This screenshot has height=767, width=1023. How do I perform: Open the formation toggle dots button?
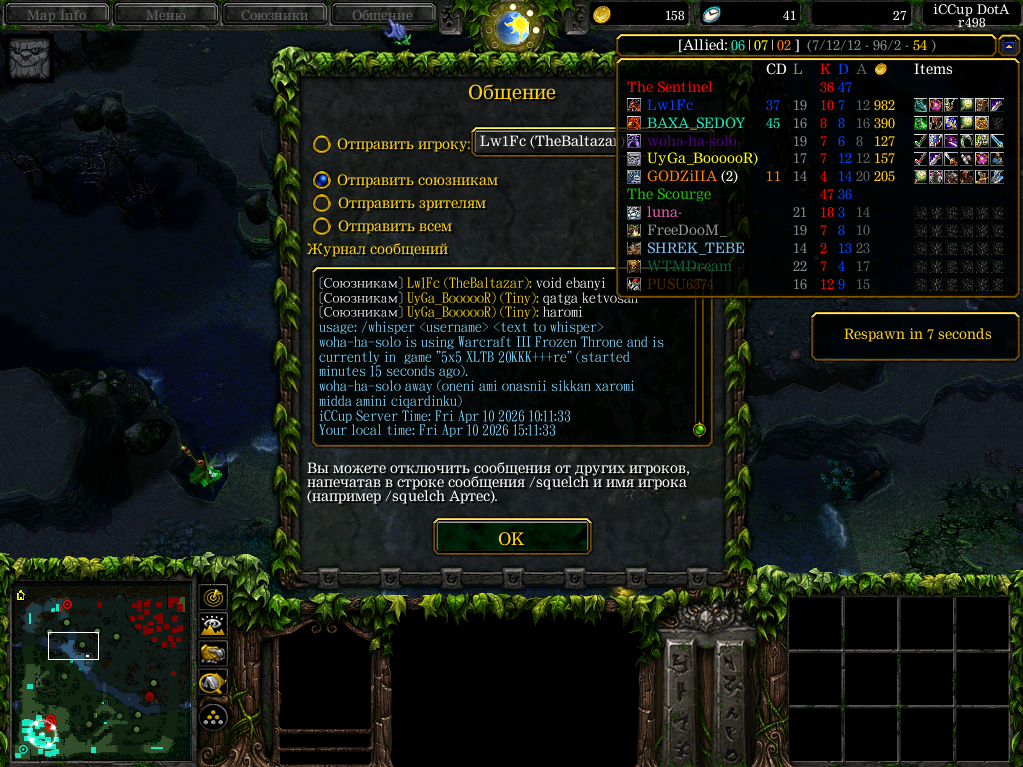213,716
